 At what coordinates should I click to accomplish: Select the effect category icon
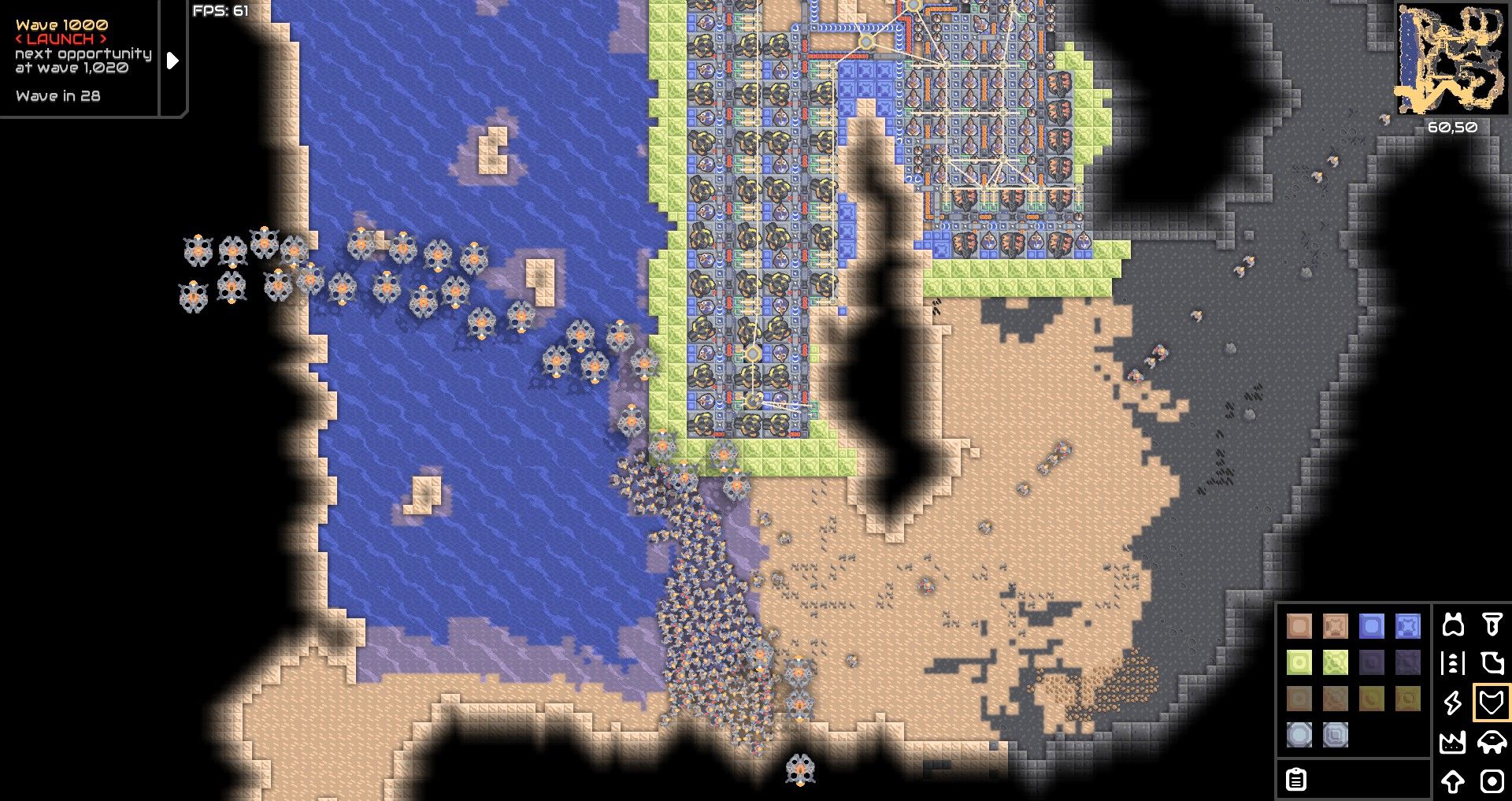1492,780
